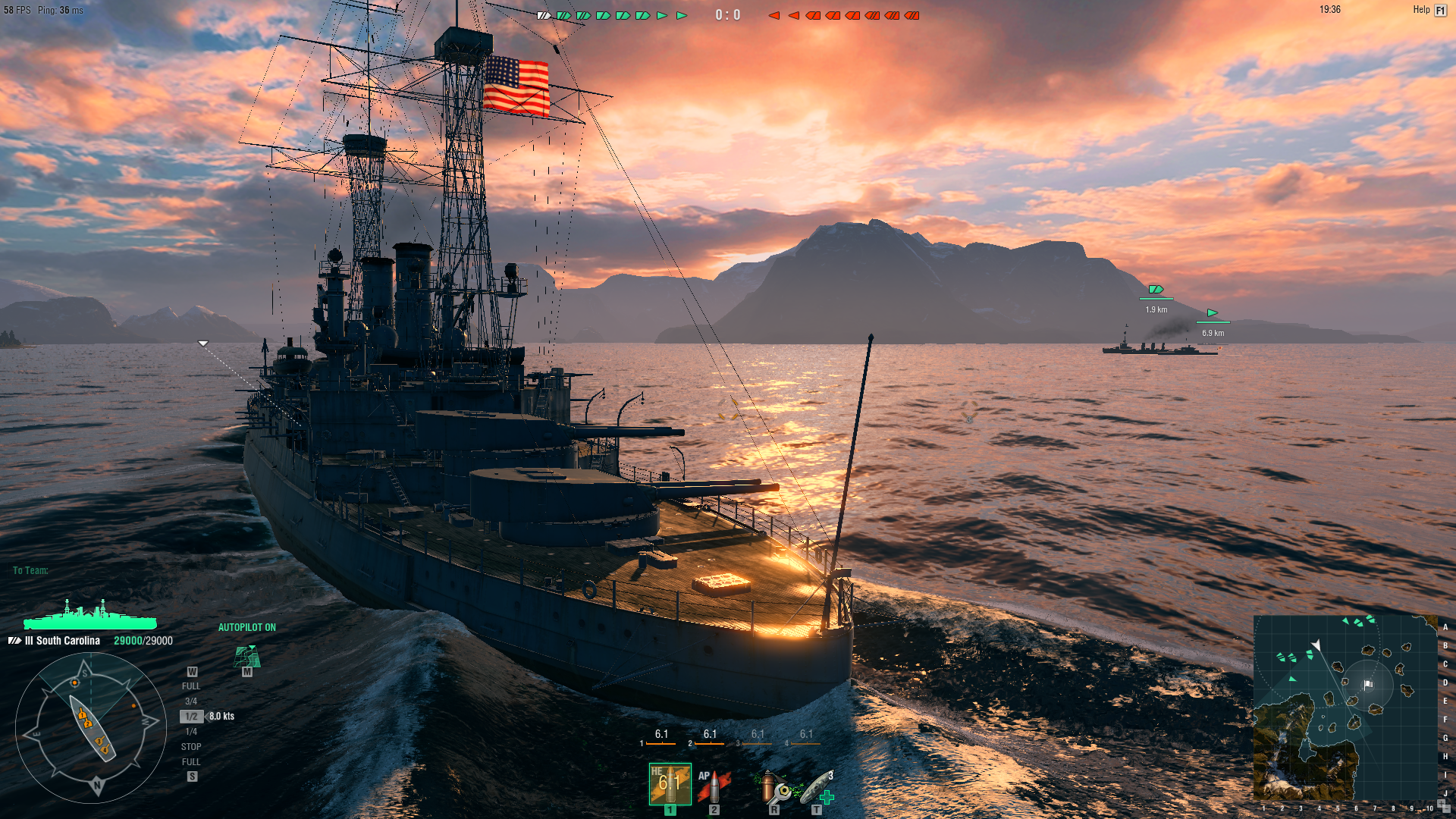1456x819 pixels.
Task: Set engine telegraph to 3/4 speed
Action: (x=191, y=701)
